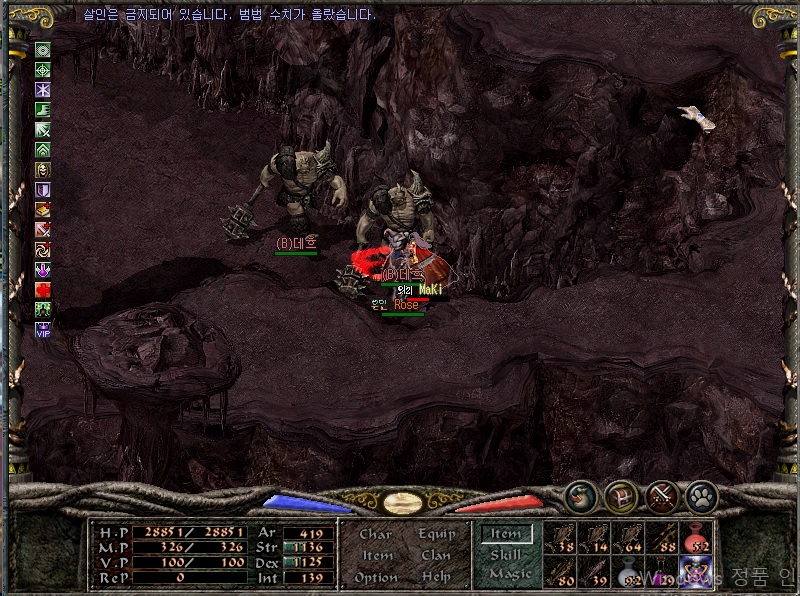Open the Item menu next to Clan
Screen dimensions: 800x596
pyautogui.click(x=377, y=555)
